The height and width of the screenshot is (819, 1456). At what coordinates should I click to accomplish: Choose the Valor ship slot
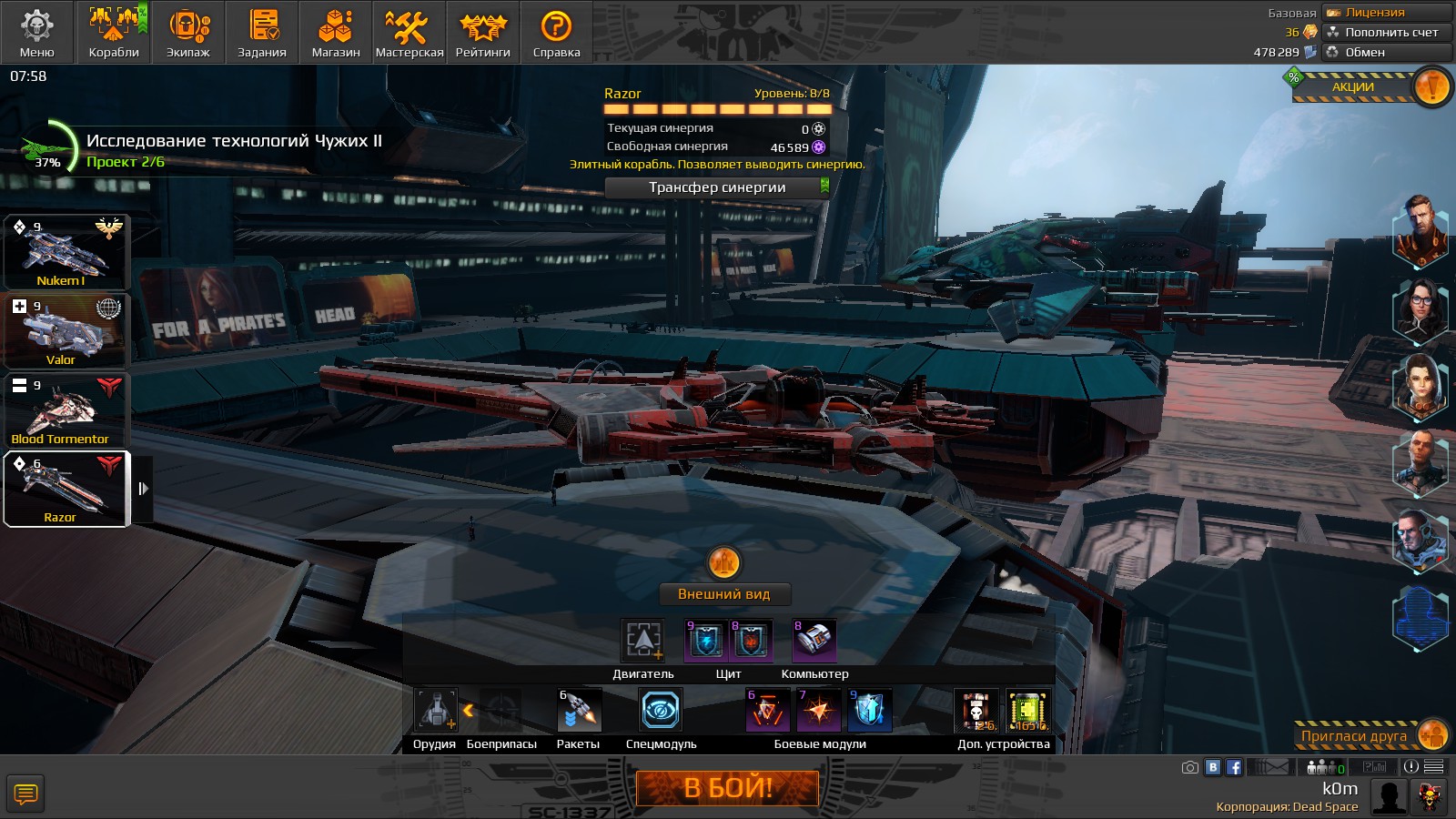click(67, 332)
